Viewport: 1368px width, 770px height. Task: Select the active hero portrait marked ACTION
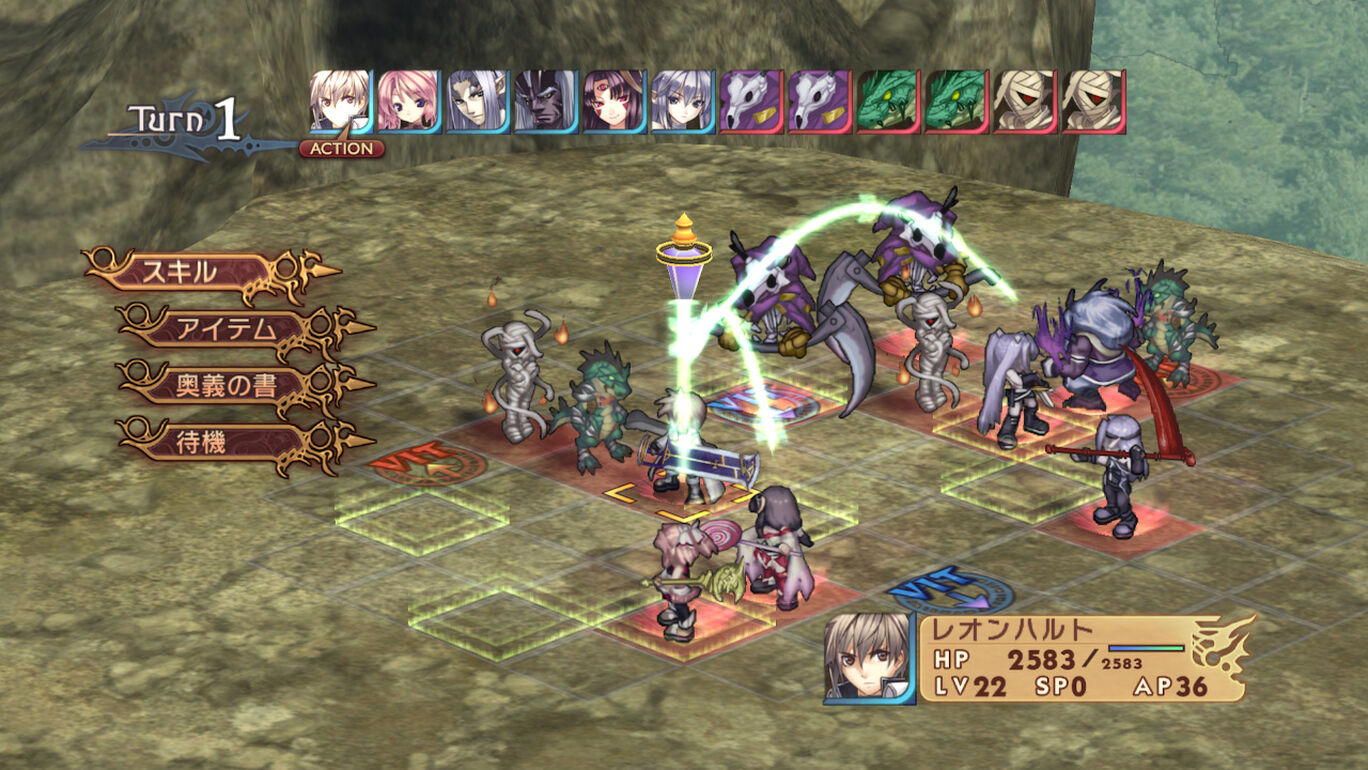pos(340,101)
